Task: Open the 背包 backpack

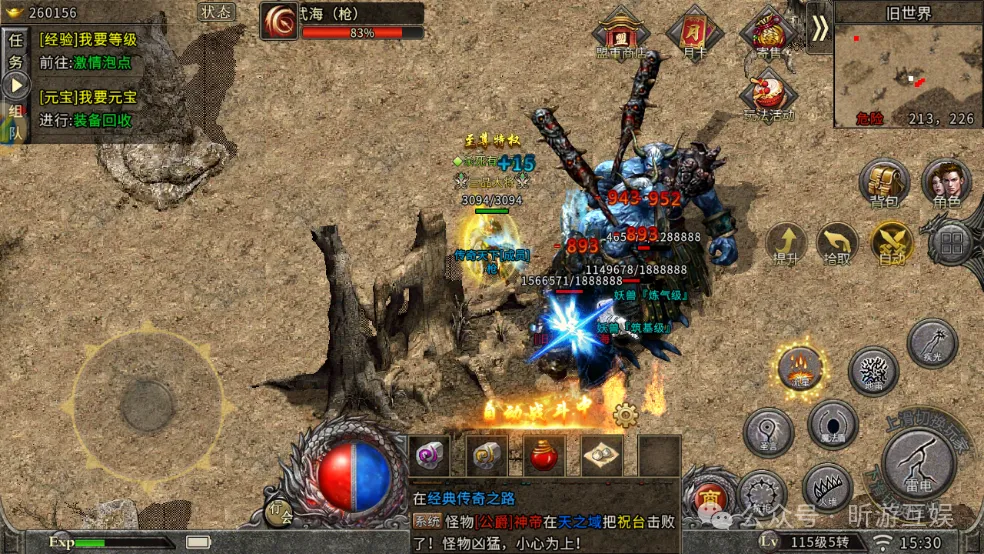Action: pyautogui.click(x=883, y=183)
